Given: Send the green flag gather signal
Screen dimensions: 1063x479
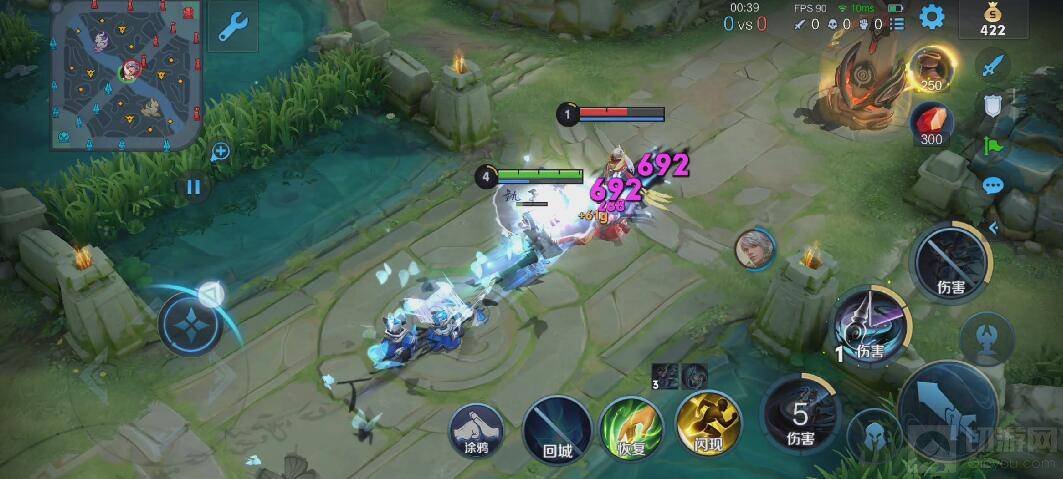Looking at the screenshot, I should (993, 146).
